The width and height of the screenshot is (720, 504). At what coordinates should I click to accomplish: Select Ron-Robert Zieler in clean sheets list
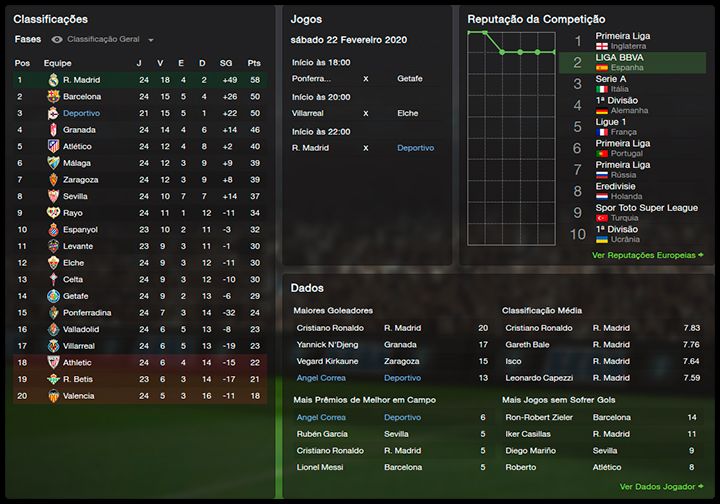coord(541,417)
